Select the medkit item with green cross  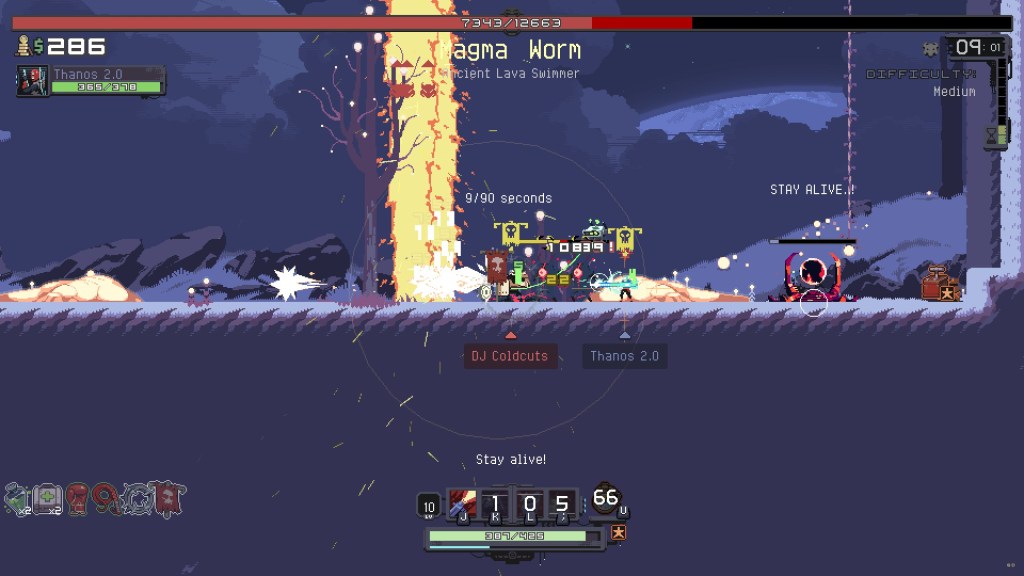(x=48, y=496)
